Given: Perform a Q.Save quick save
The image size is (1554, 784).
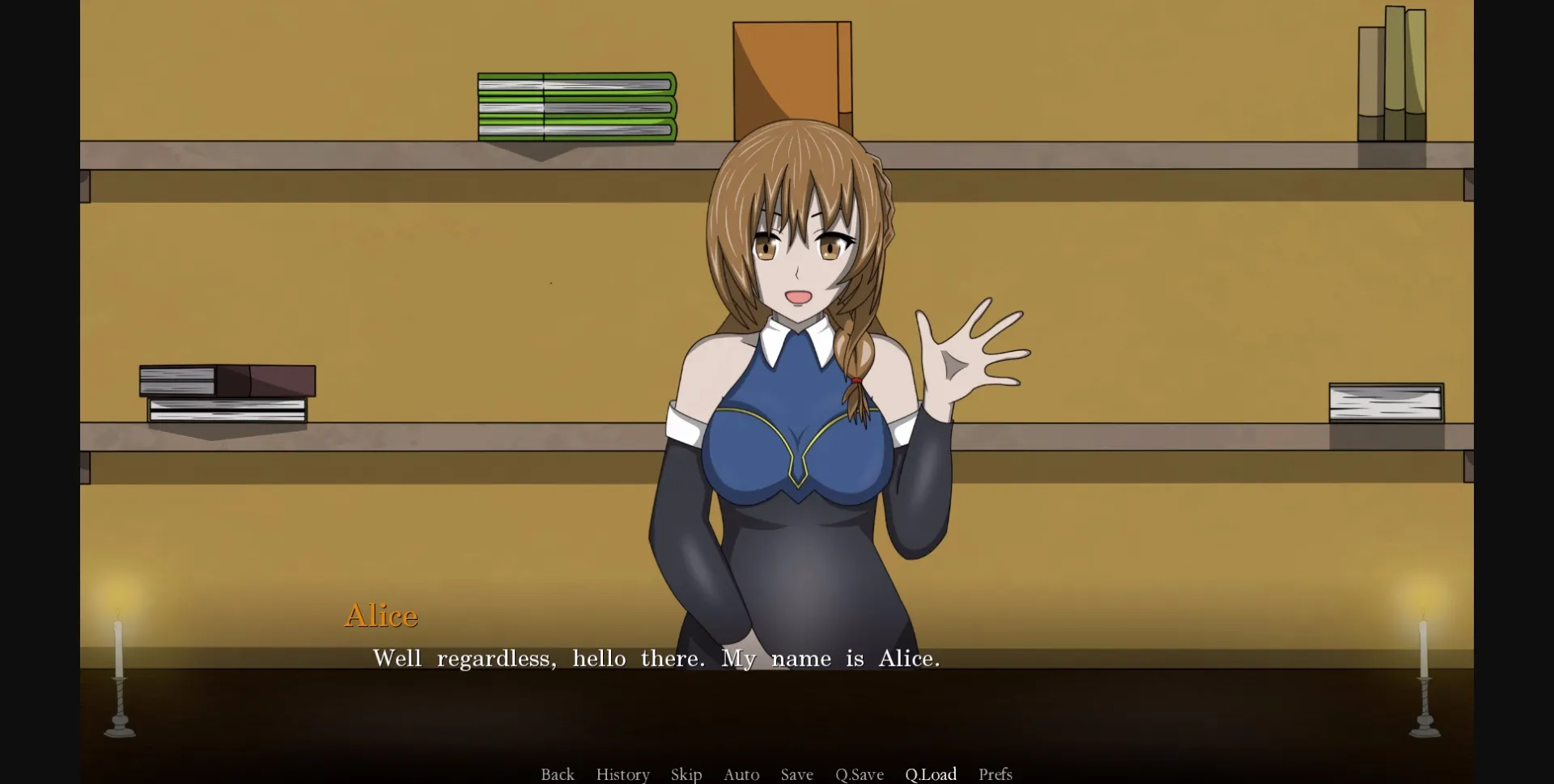Looking at the screenshot, I should click(x=860, y=774).
